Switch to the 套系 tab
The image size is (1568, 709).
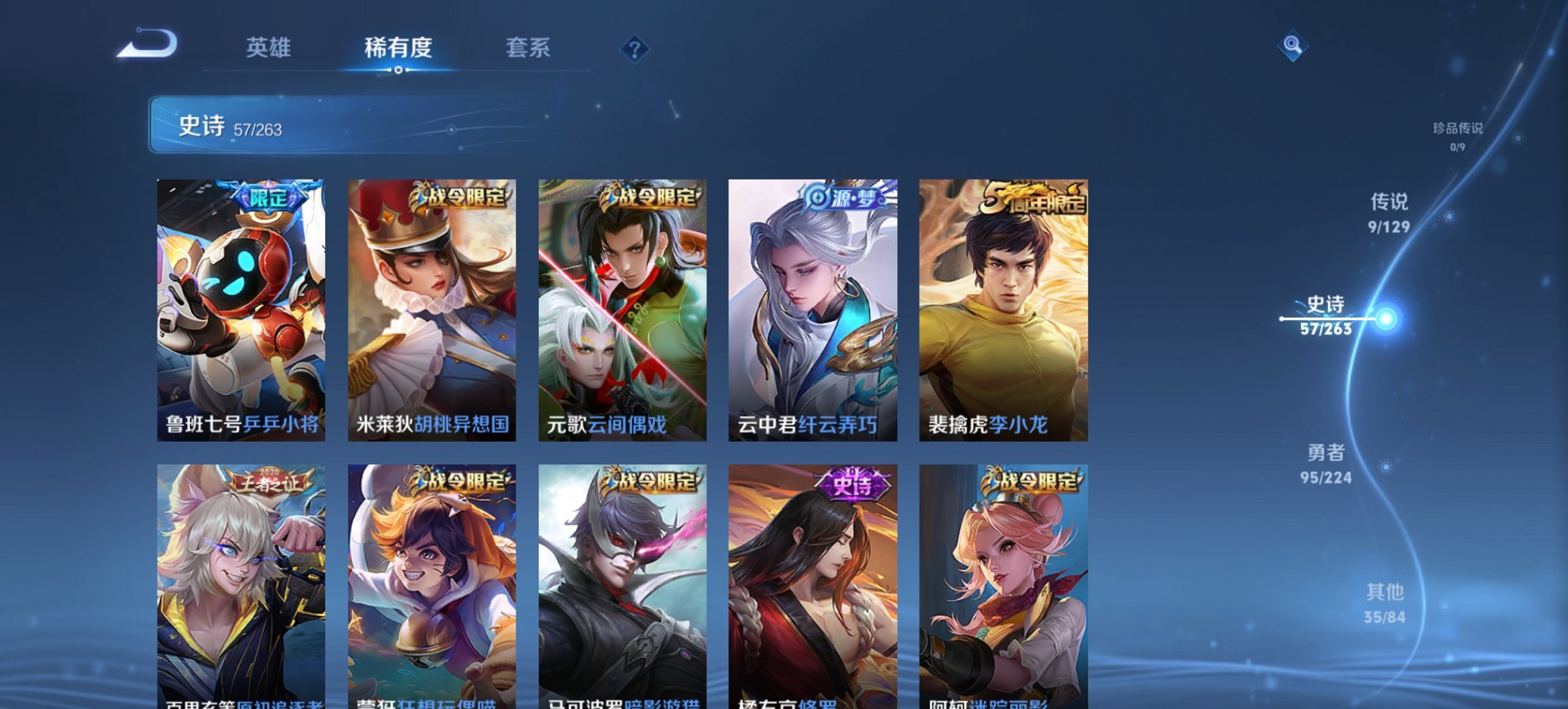(x=528, y=48)
